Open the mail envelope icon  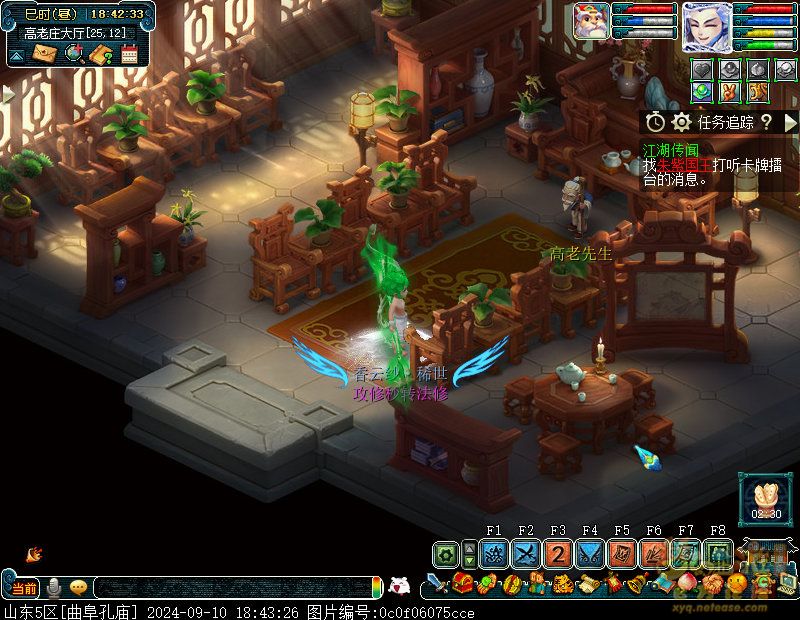(x=44, y=53)
